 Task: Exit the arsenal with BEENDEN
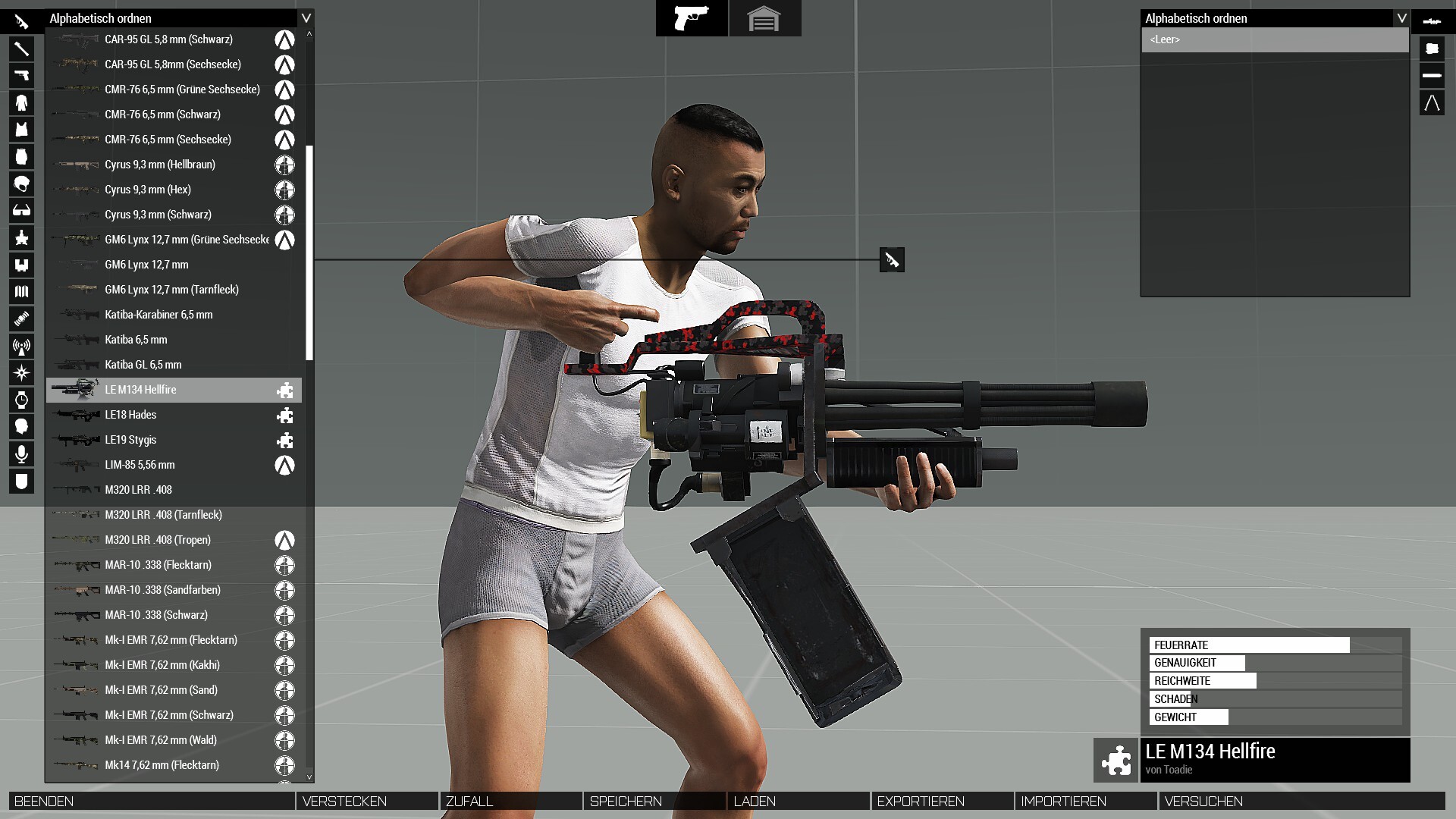[x=152, y=801]
